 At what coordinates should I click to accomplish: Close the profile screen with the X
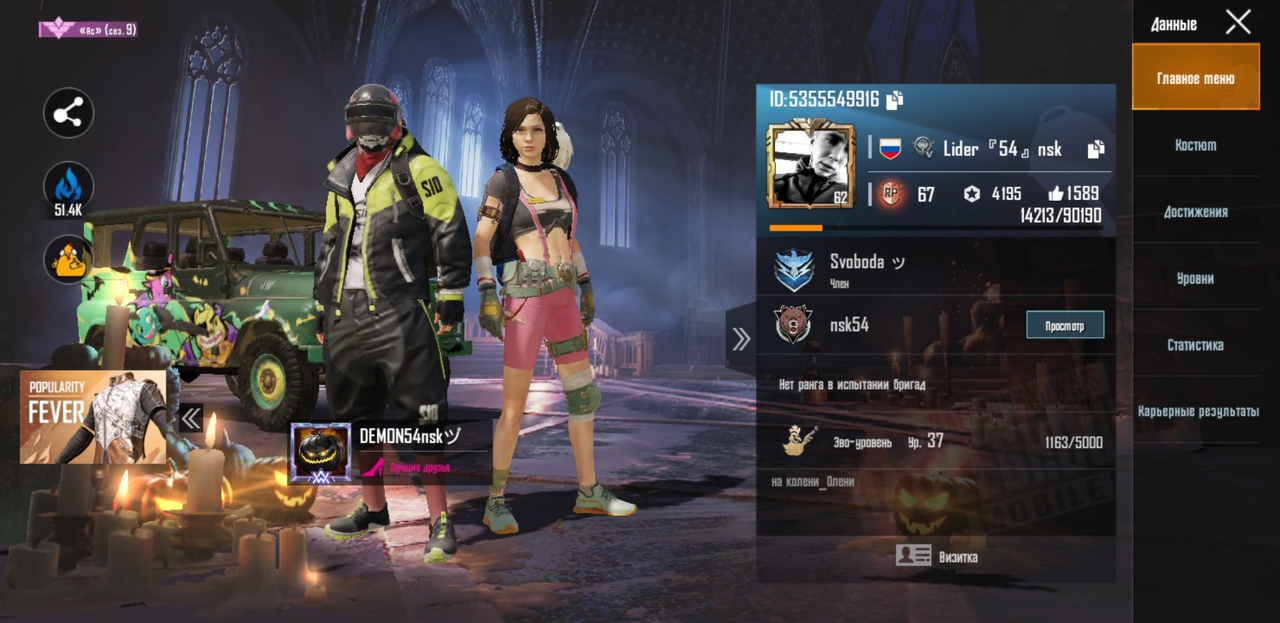tap(1238, 22)
